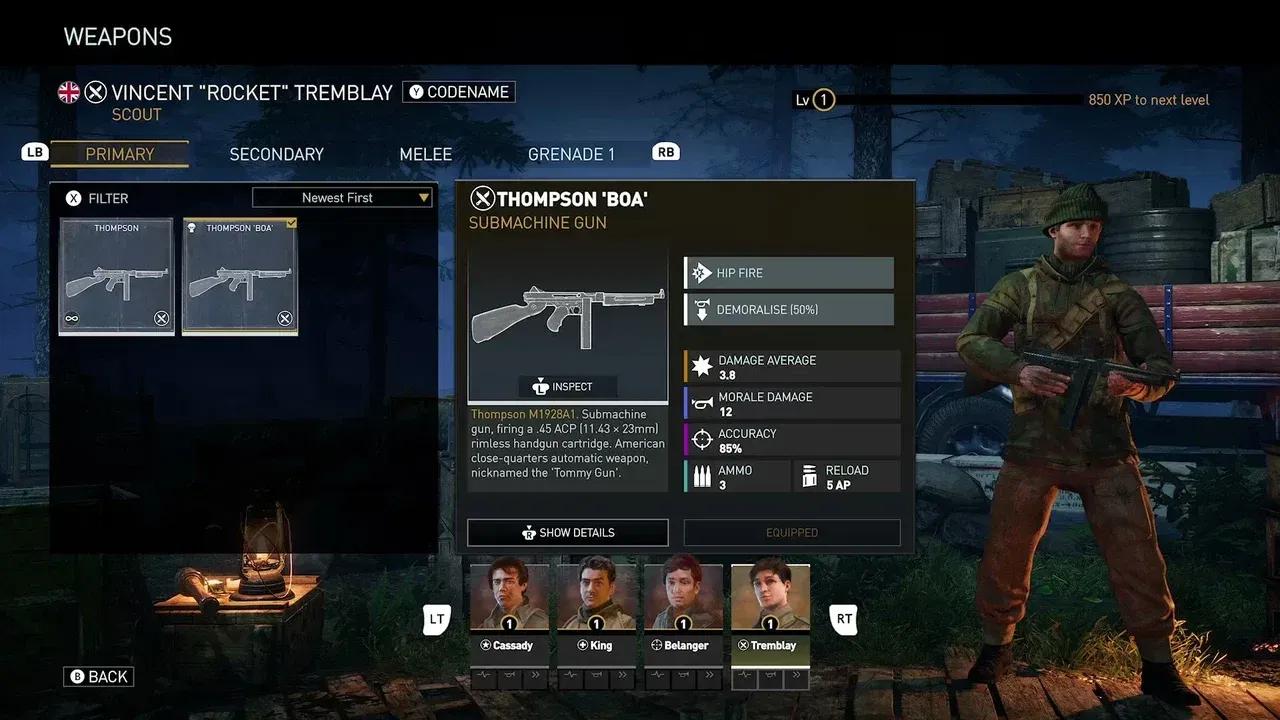This screenshot has height=720, width=1280.
Task: Click the Inspect button under the weapon
Action: pyautogui.click(x=567, y=386)
